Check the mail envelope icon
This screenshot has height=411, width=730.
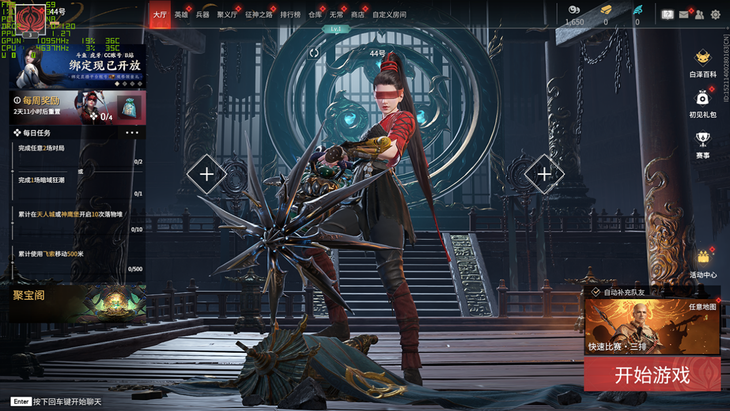684,15
